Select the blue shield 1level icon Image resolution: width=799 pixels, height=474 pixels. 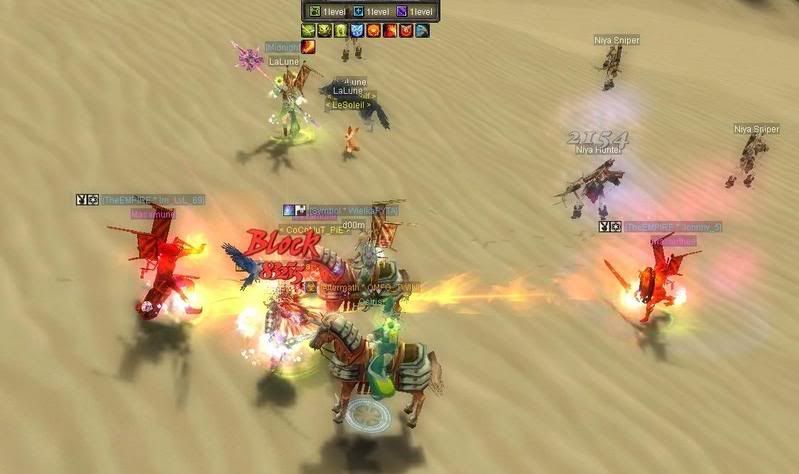click(357, 11)
